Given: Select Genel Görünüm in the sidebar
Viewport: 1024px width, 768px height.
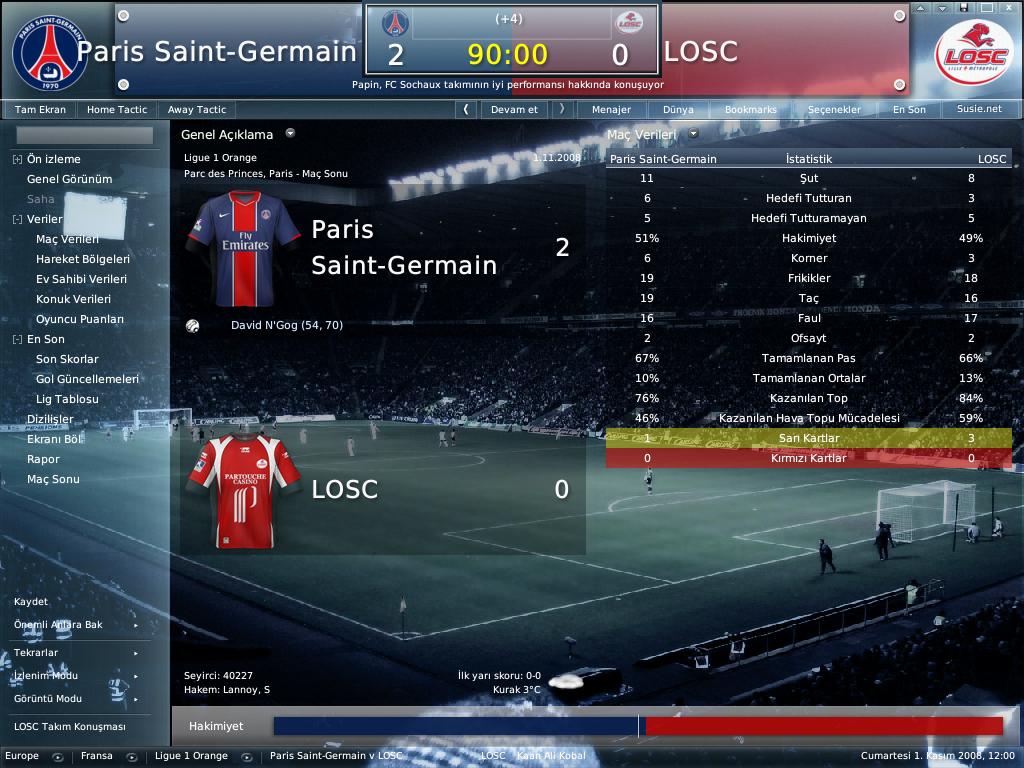Looking at the screenshot, I should click(x=69, y=179).
